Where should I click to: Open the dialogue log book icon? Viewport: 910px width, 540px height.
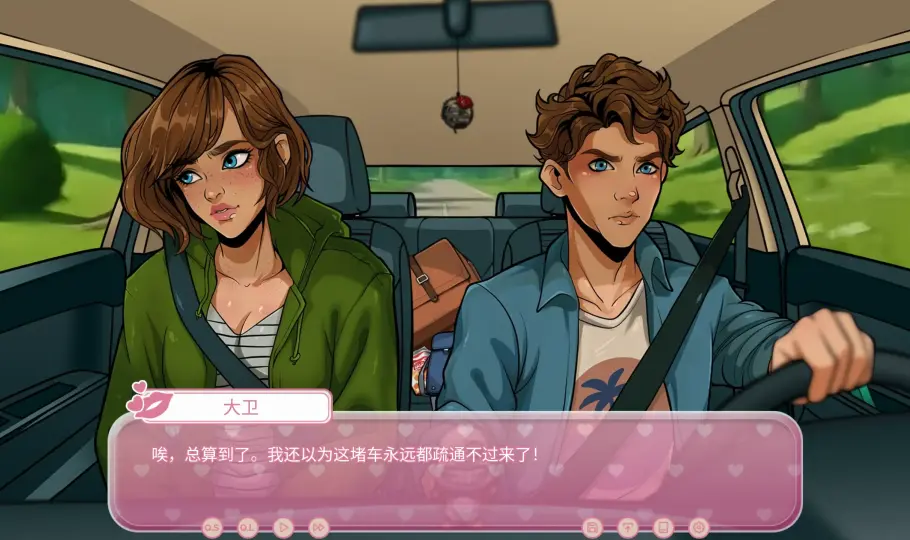662,526
